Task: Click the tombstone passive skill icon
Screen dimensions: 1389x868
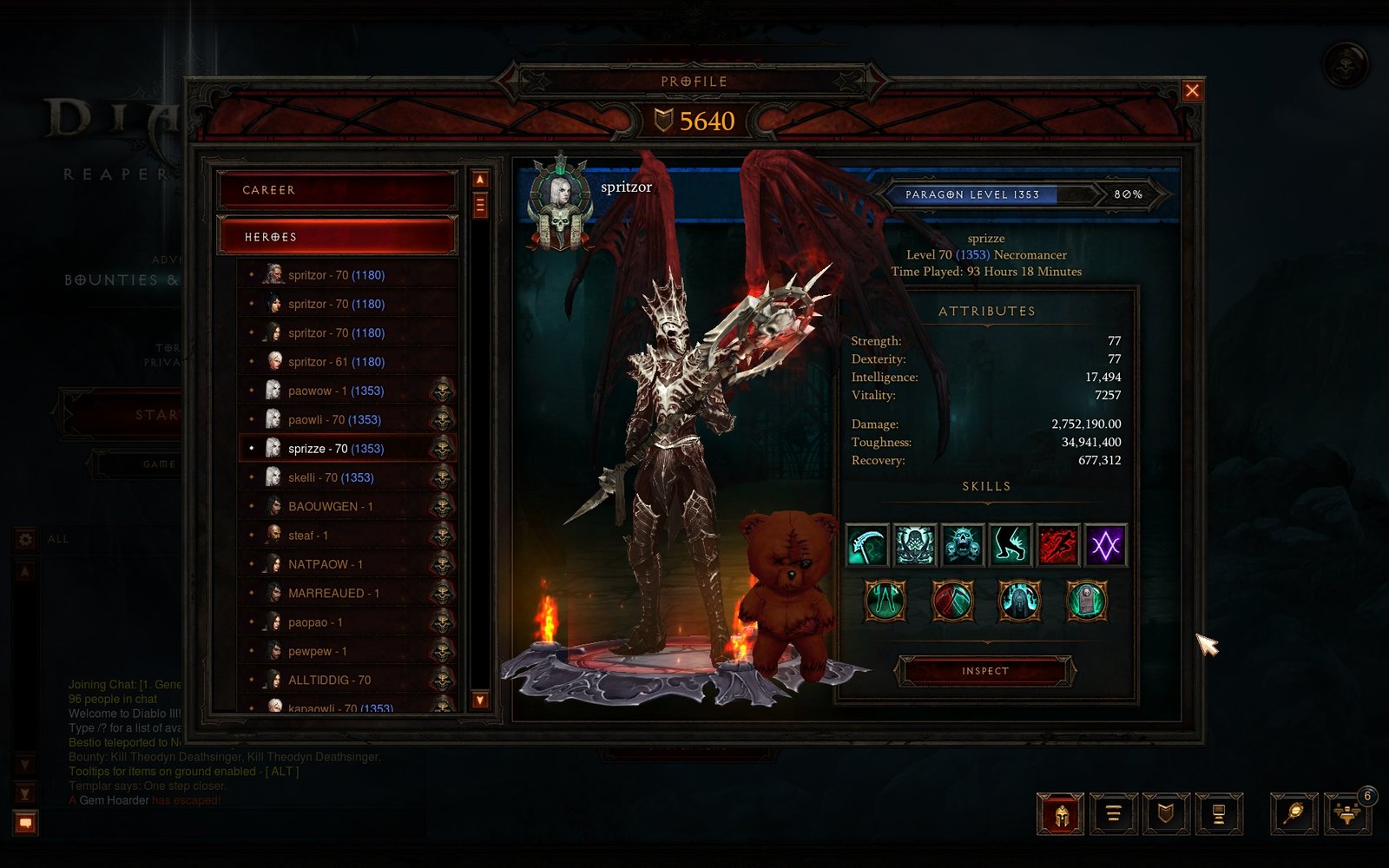Action: coord(1086,601)
